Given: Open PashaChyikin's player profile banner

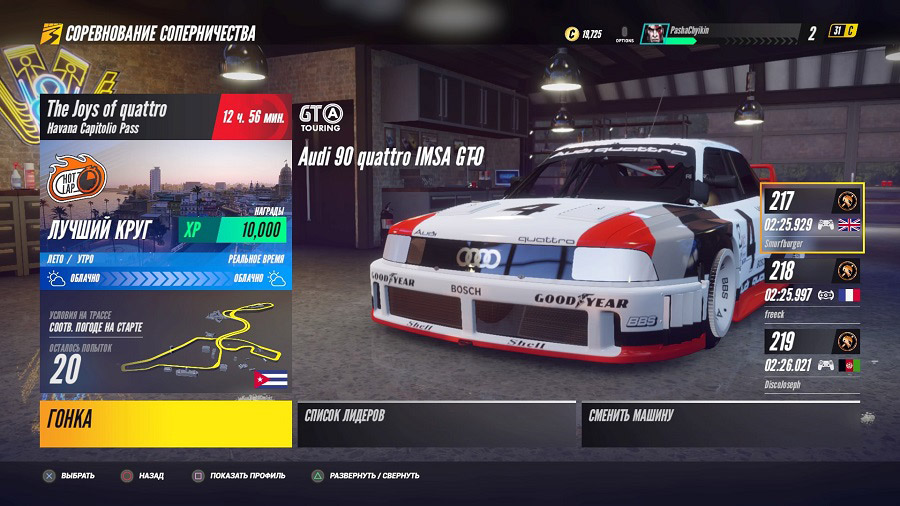Looking at the screenshot, I should click(x=720, y=33).
